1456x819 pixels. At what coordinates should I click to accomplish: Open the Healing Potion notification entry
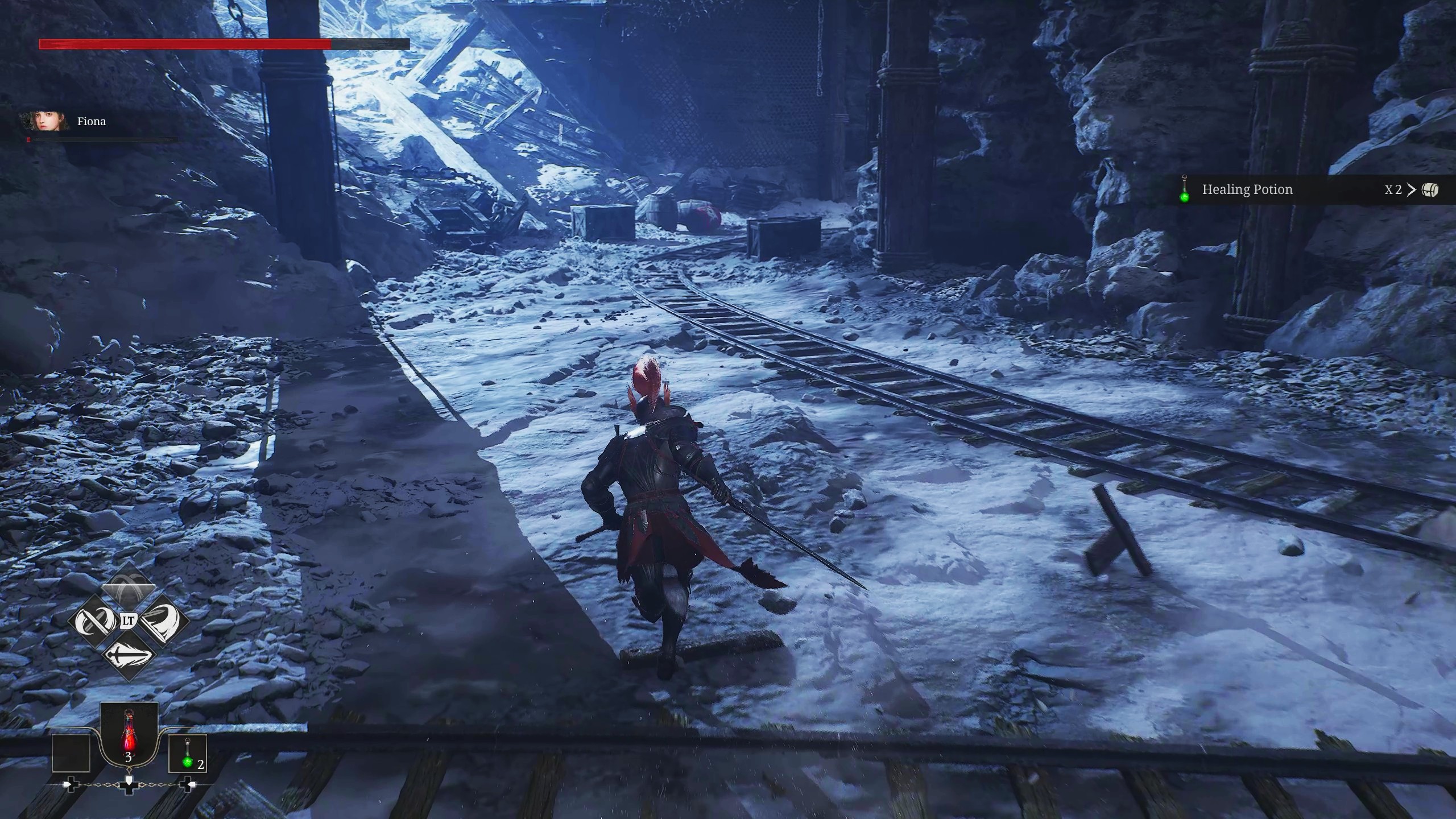(1247, 189)
